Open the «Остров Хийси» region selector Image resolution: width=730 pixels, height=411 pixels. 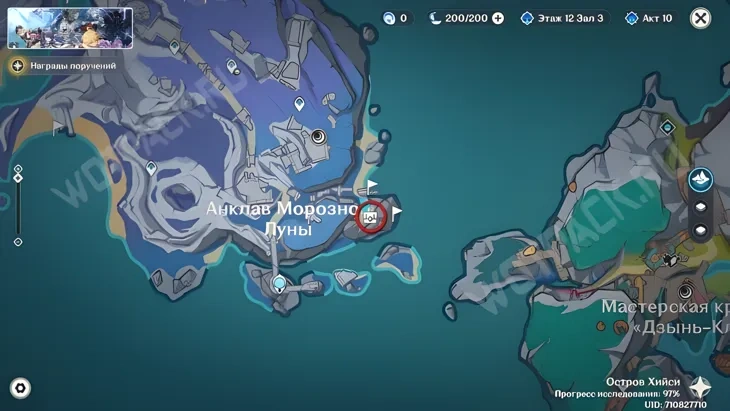click(x=700, y=388)
